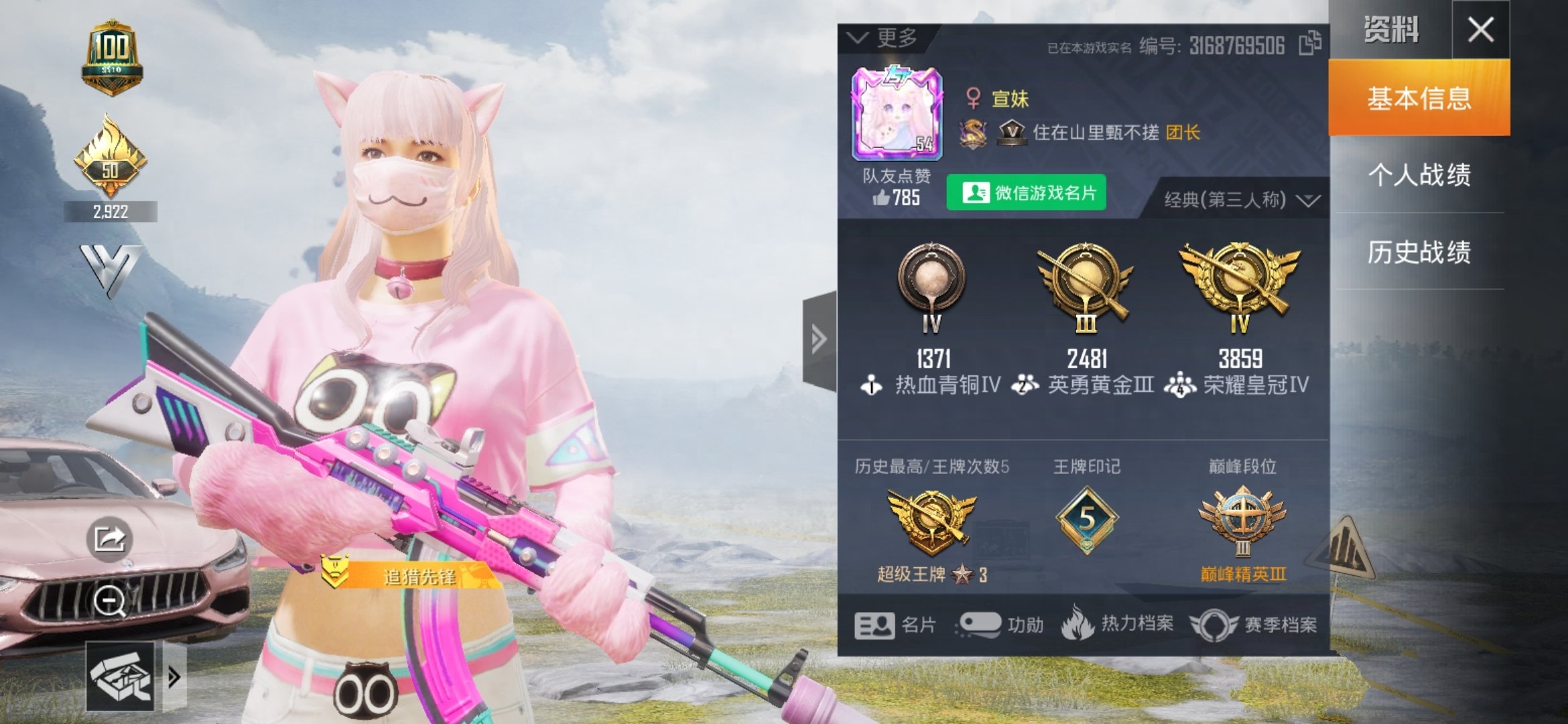Viewport: 1568px width, 724px height.
Task: Show the 赛季档案 season record
Action: pos(1254,625)
